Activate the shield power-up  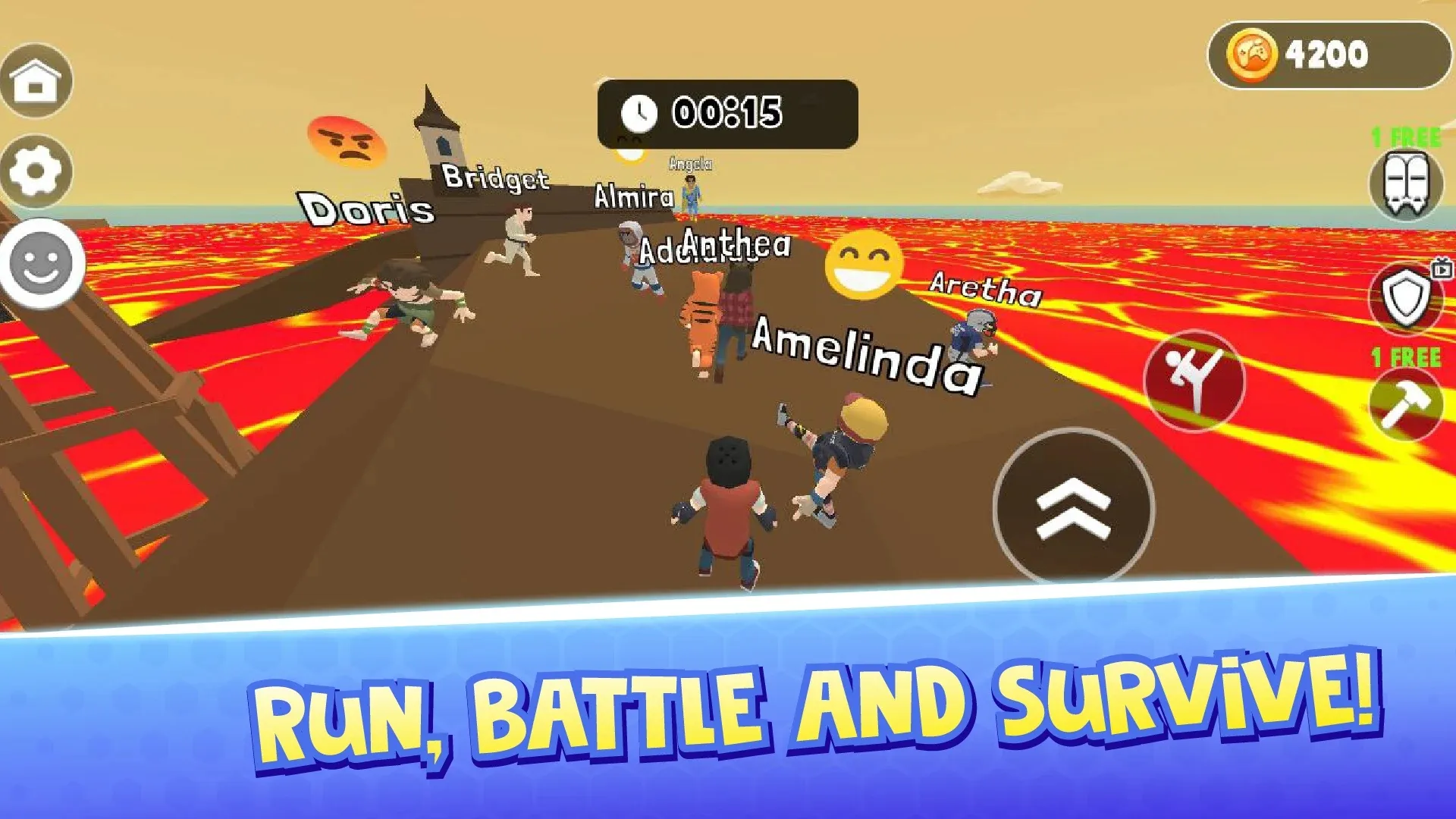pos(1406,298)
